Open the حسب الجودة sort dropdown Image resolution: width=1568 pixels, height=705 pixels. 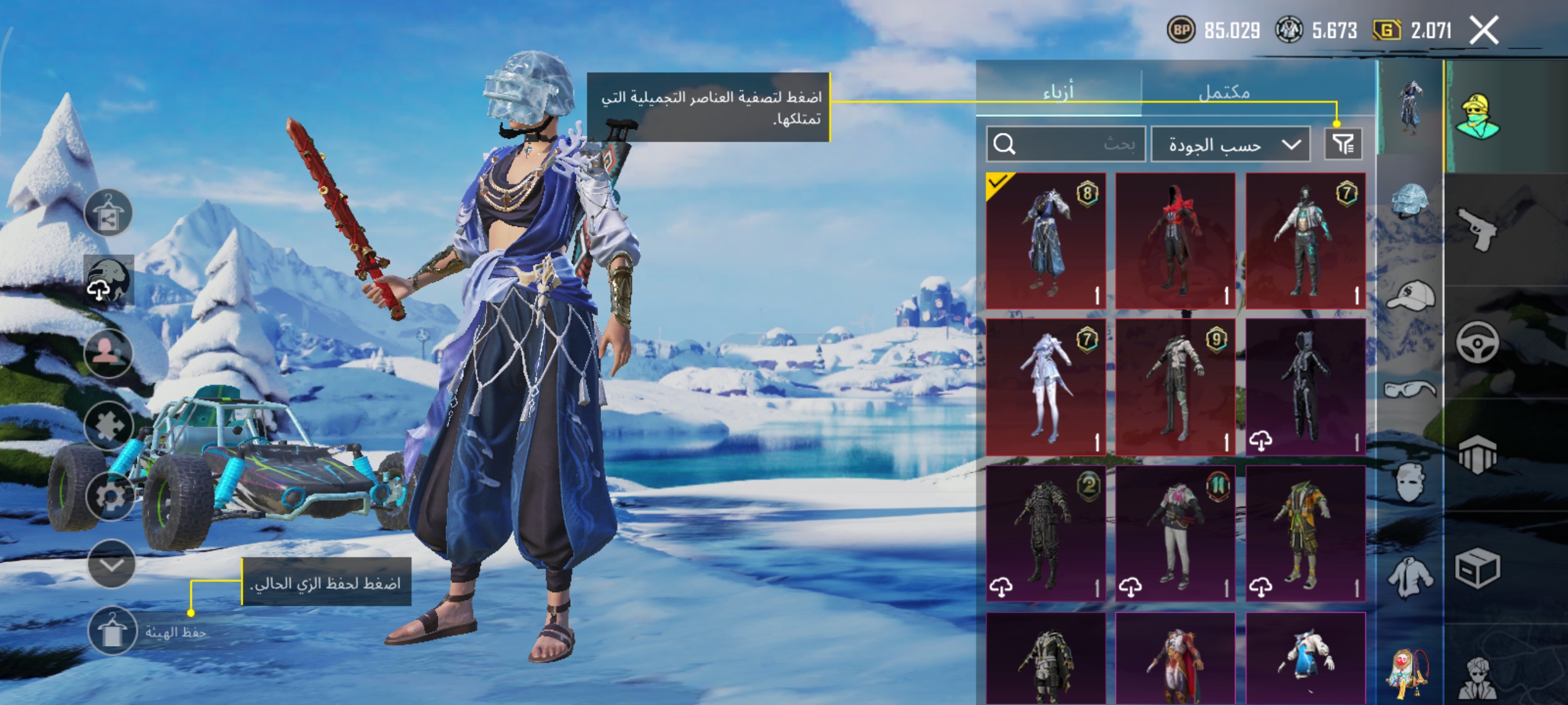coord(1230,144)
